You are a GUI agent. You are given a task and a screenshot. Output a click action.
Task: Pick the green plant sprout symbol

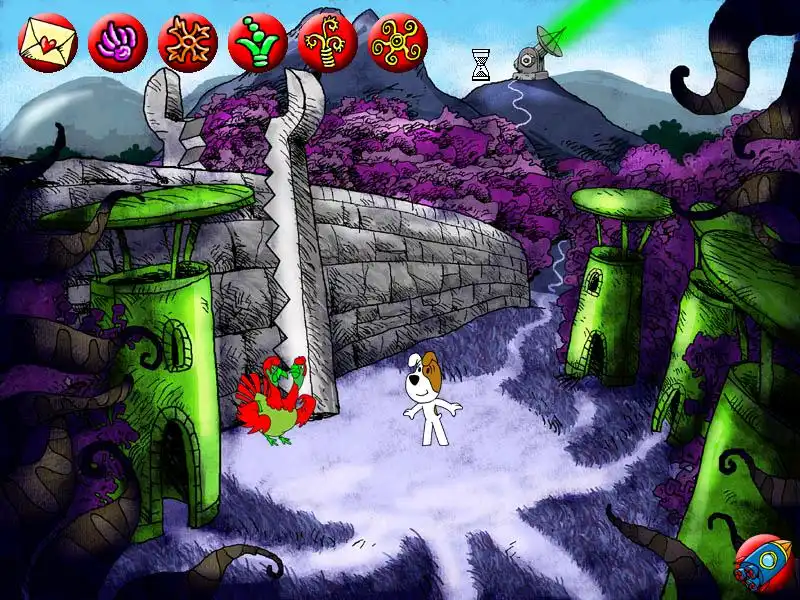257,41
